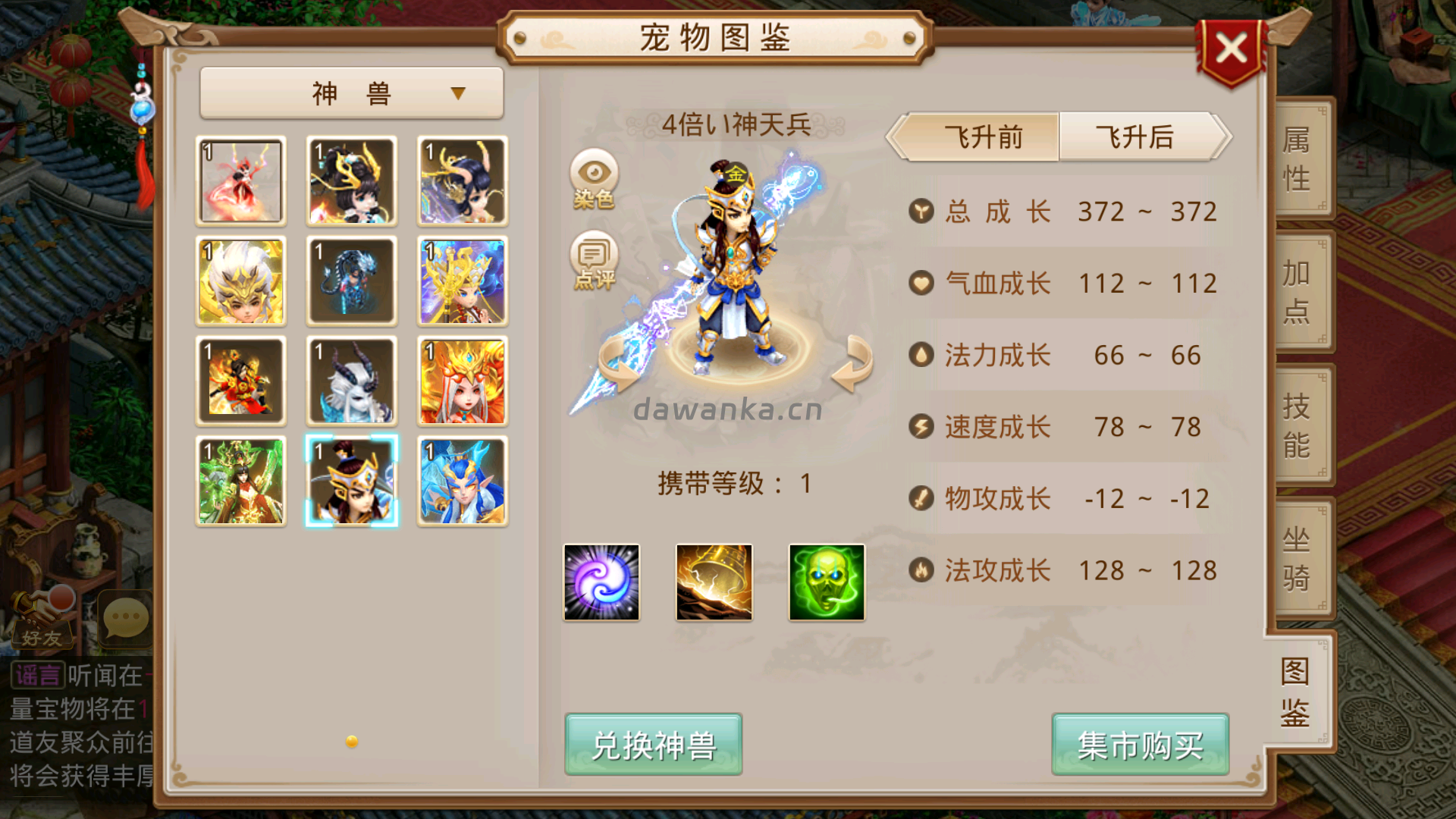Click the green skull skill icon
The width and height of the screenshot is (1456, 819).
coord(826,581)
